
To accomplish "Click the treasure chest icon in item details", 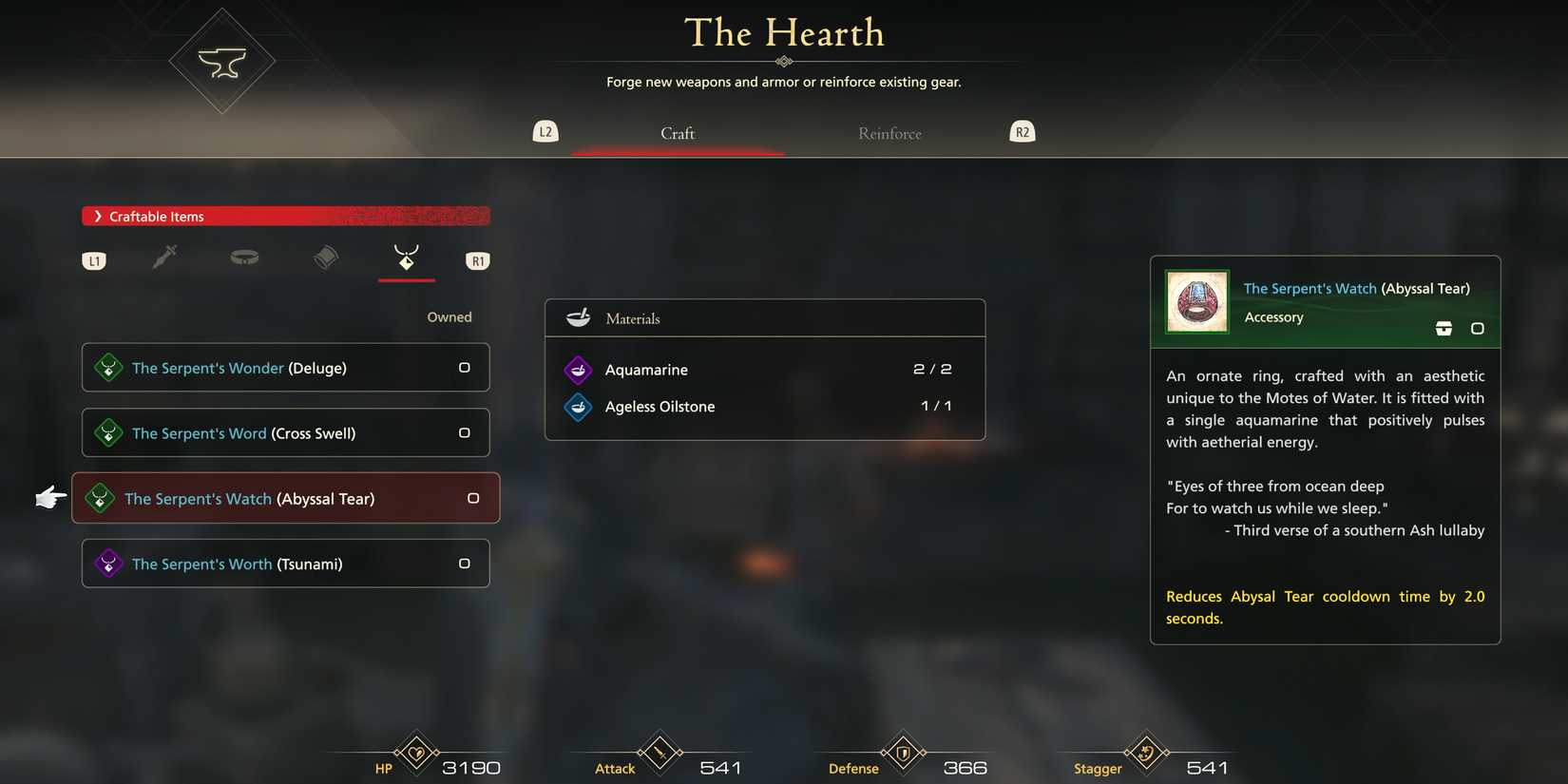I will [1444, 327].
